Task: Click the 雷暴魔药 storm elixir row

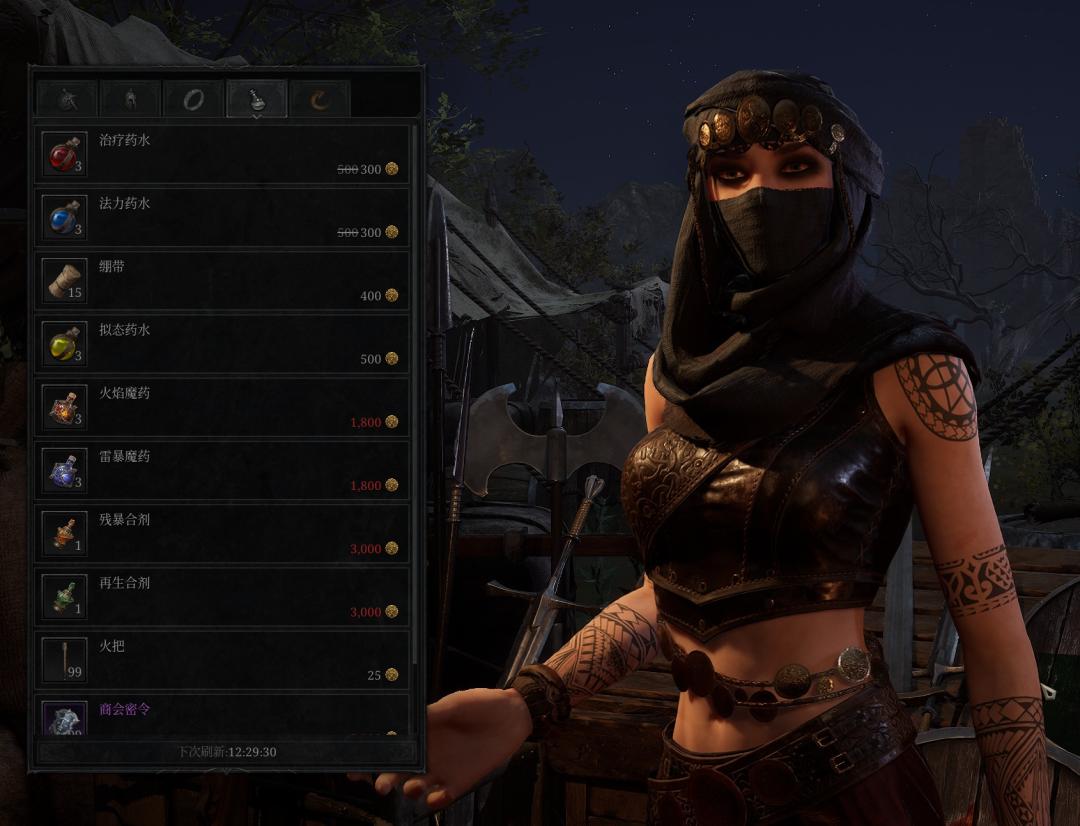Action: point(222,470)
